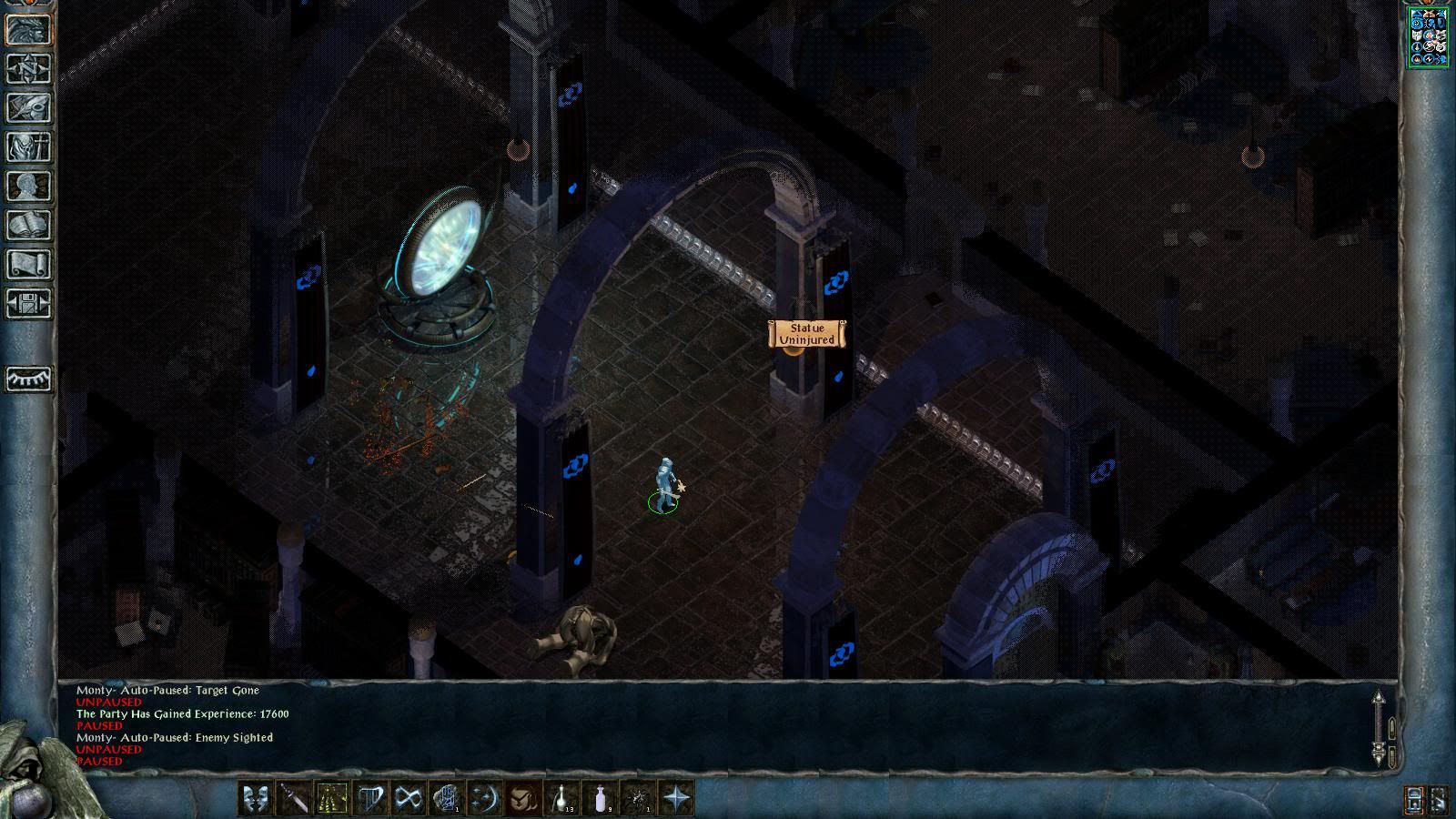The width and height of the screenshot is (1456, 819).
Task: Select the character portrait in the top-right corner
Action: (x=1428, y=37)
